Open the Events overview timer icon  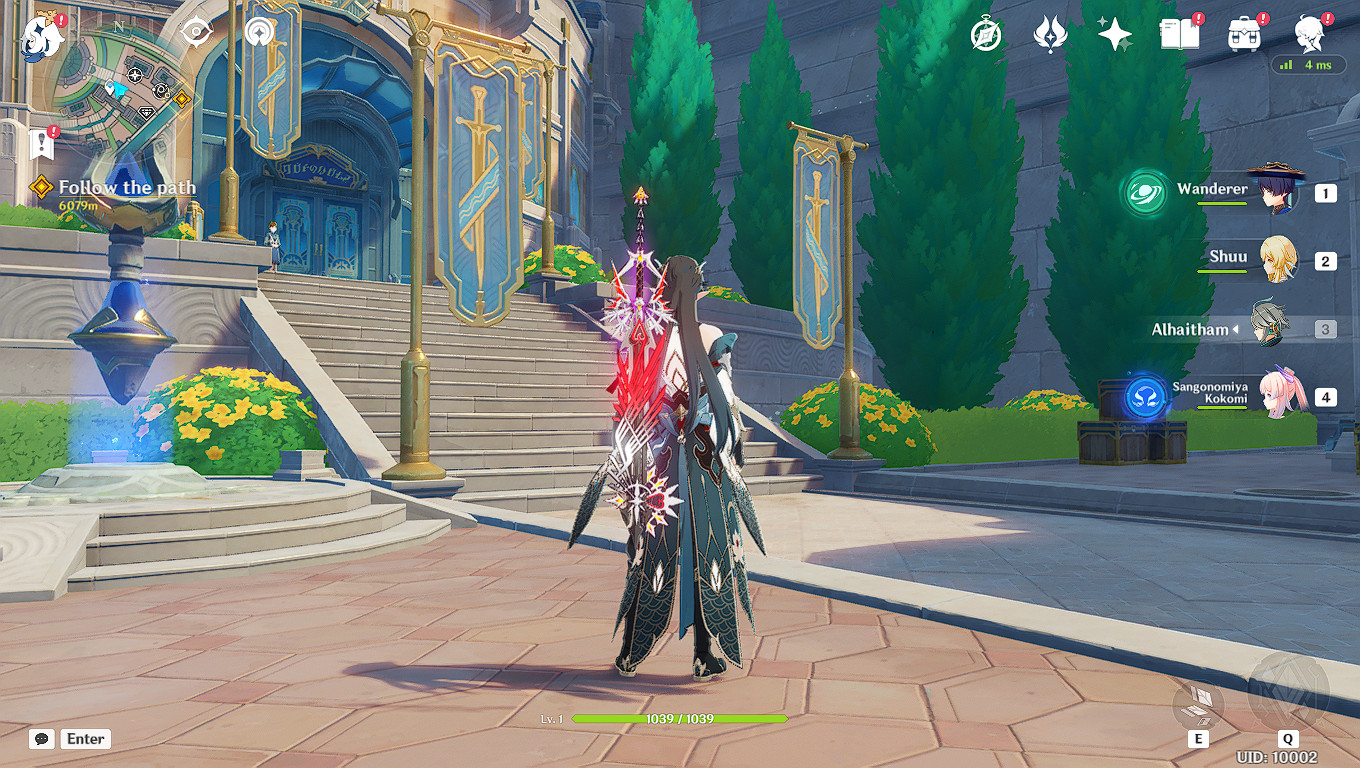click(x=985, y=33)
